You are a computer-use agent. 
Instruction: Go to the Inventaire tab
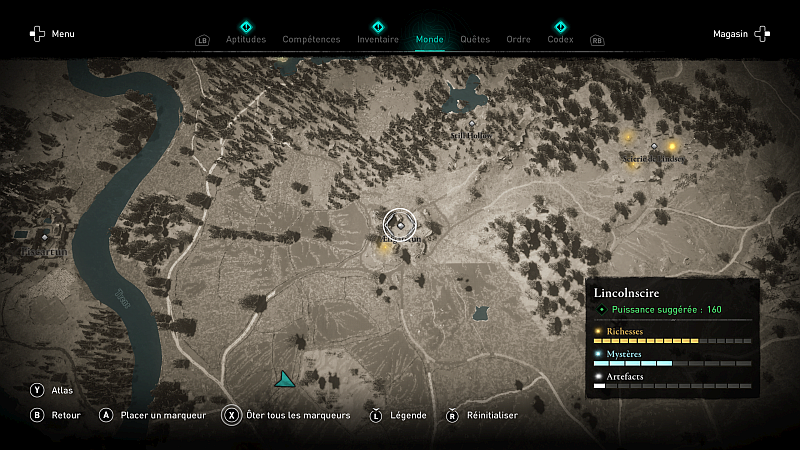click(378, 40)
